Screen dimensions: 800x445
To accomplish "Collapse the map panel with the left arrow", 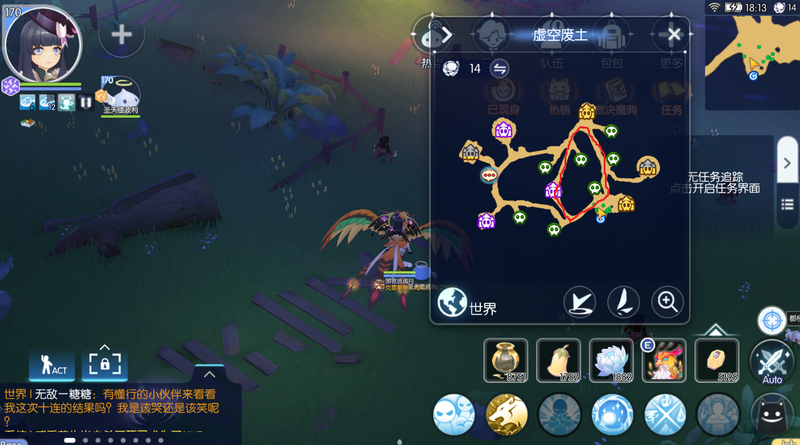I will pyautogui.click(x=446, y=35).
